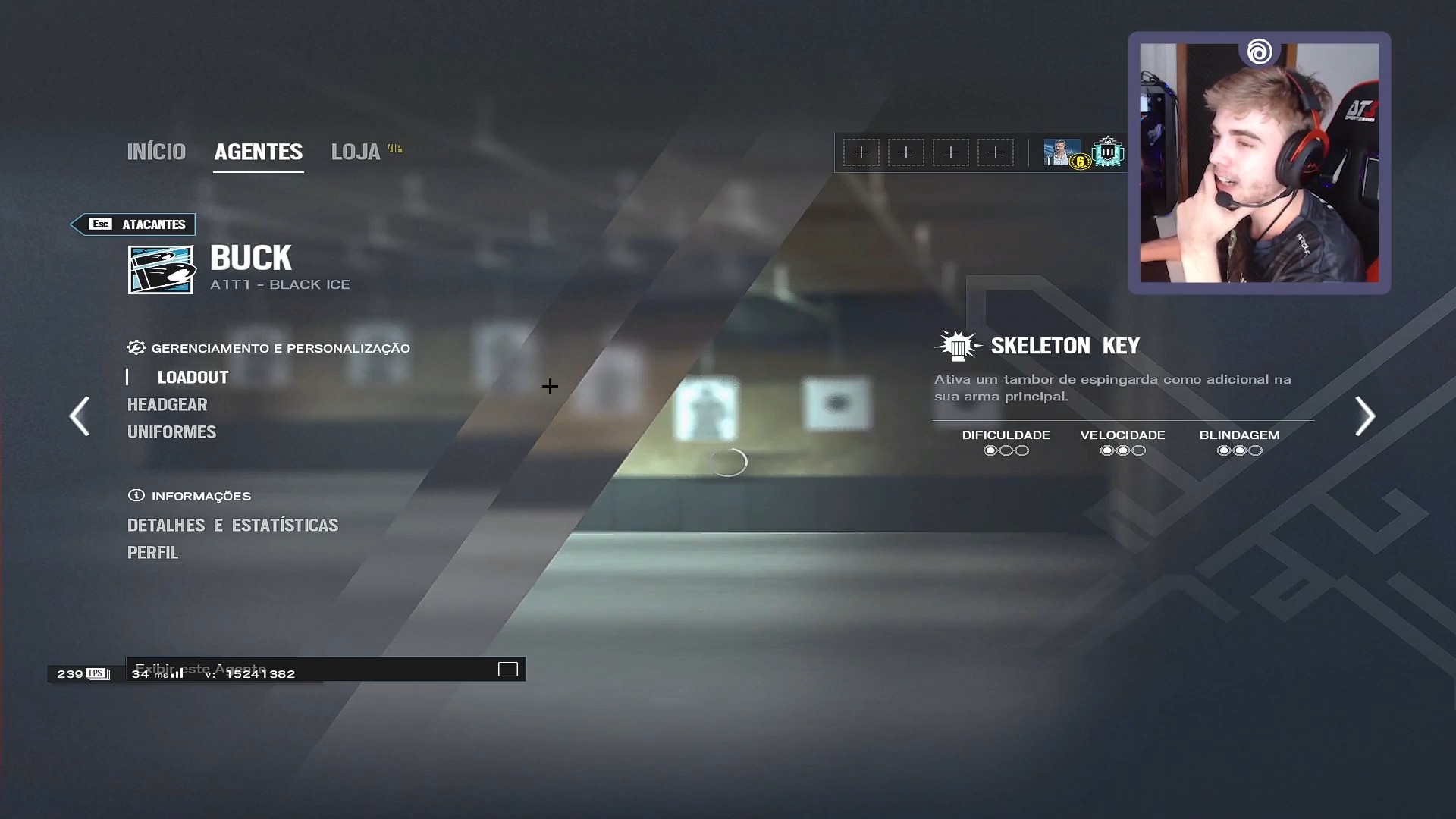The image size is (1456, 819).
Task: Toggle the Exibir este Agente checkbox
Action: point(507,669)
